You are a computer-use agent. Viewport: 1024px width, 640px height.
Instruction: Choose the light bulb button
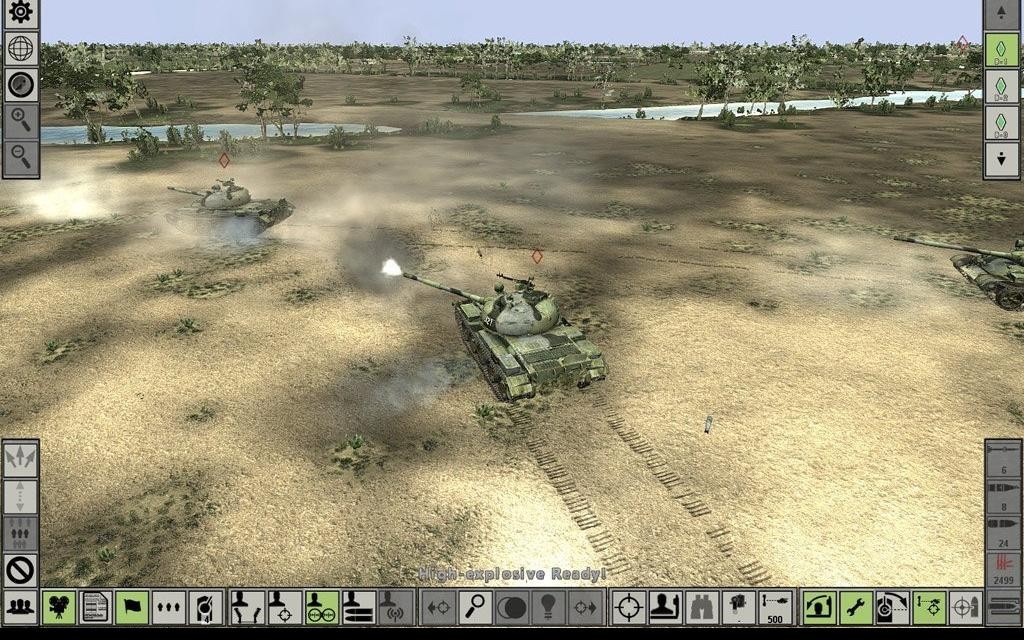pyautogui.click(x=548, y=607)
